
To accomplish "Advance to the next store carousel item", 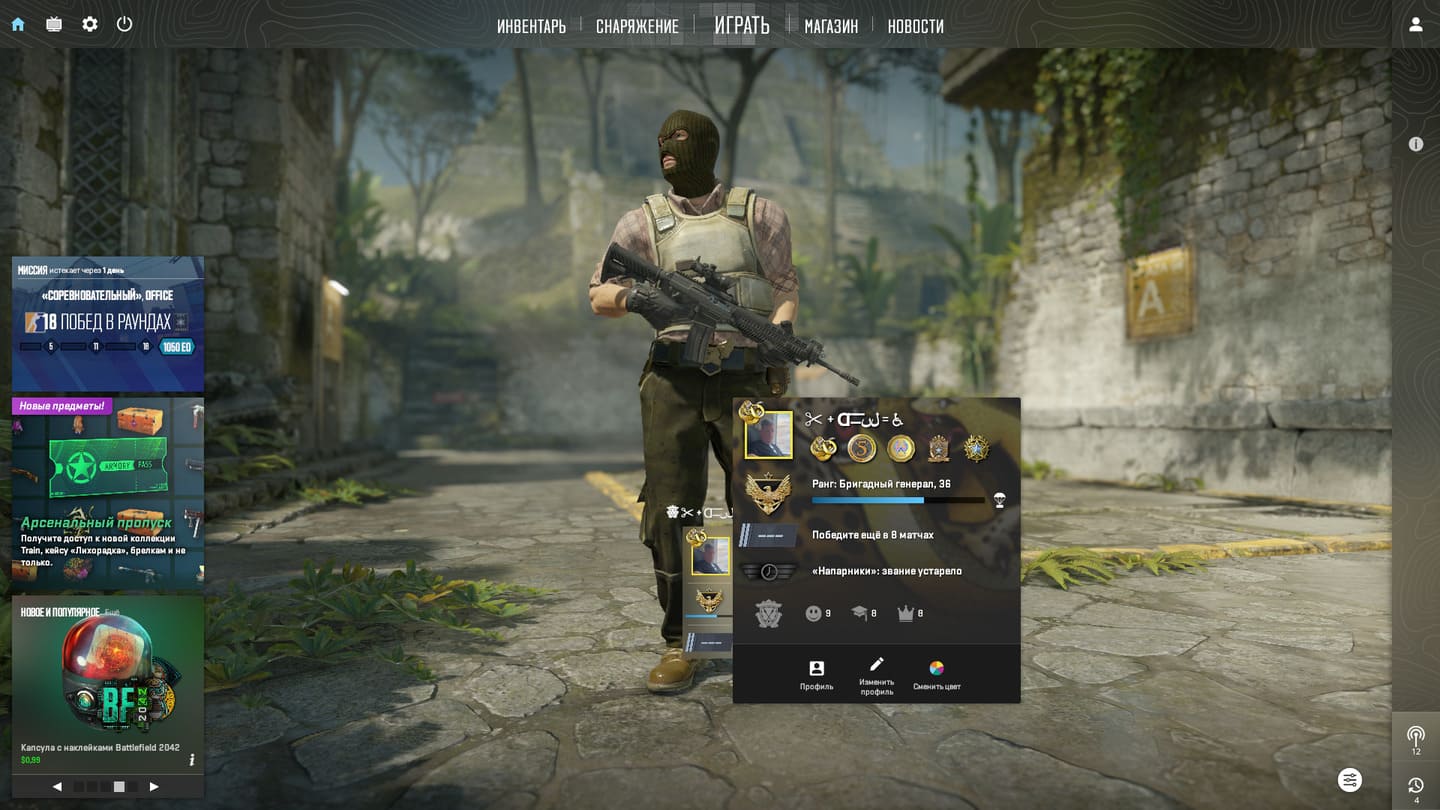I will tap(154, 787).
